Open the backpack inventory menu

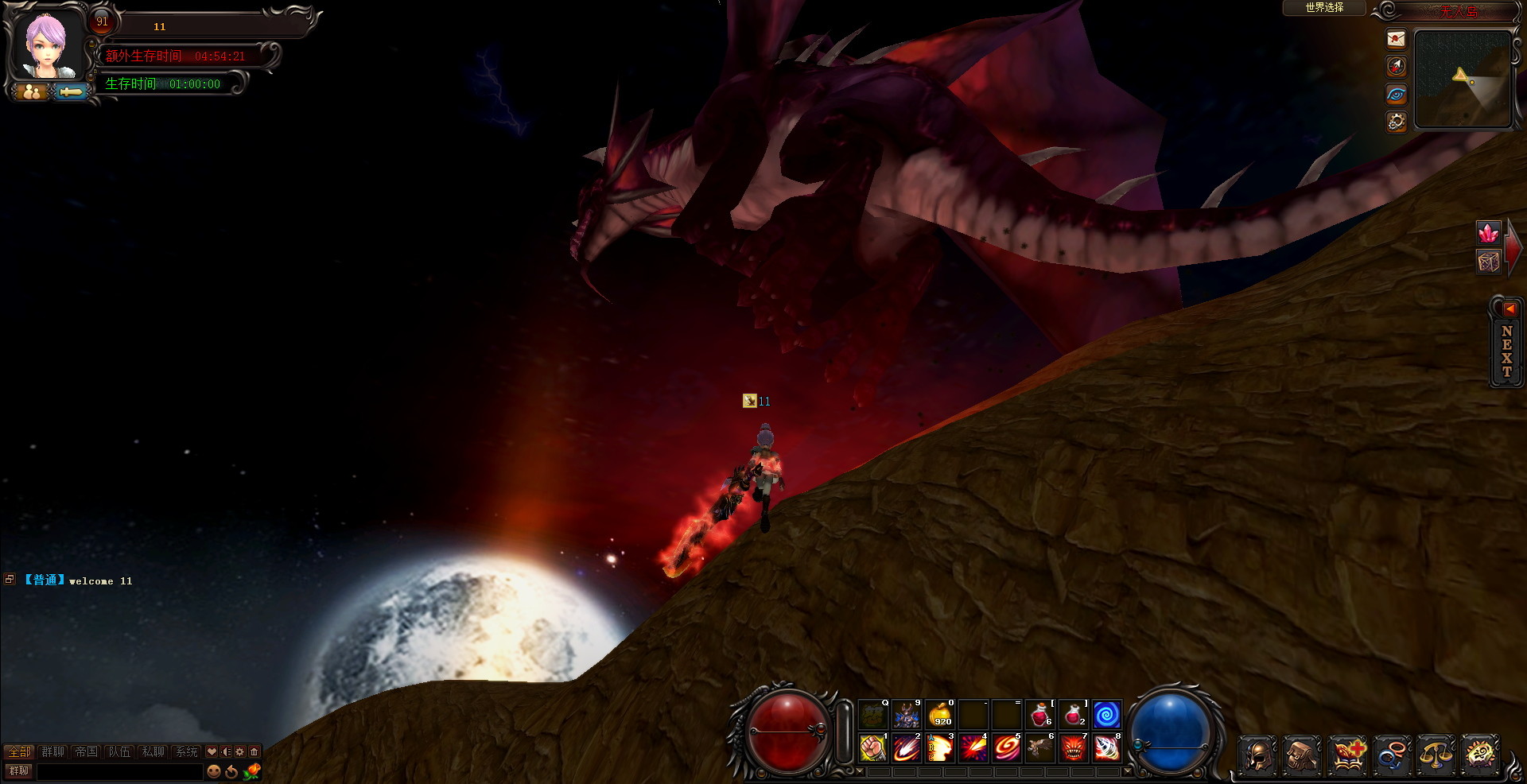pos(1302,754)
